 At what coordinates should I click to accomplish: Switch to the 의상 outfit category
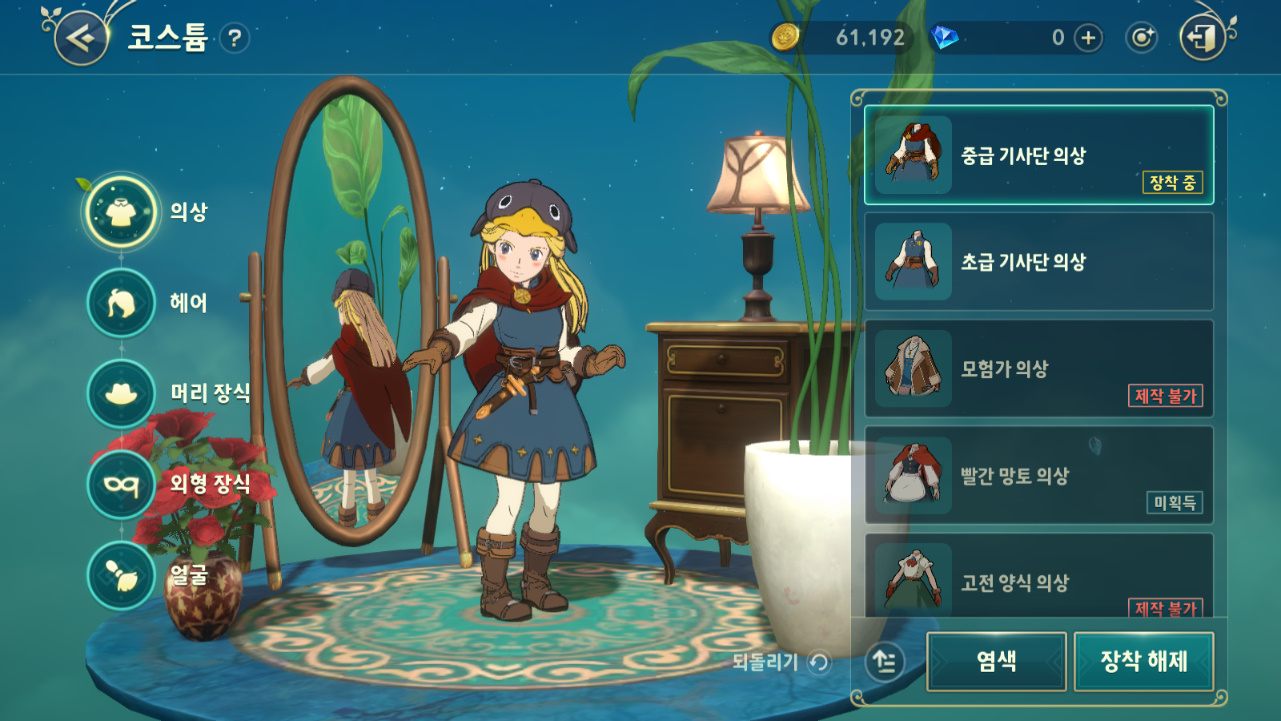coord(121,212)
